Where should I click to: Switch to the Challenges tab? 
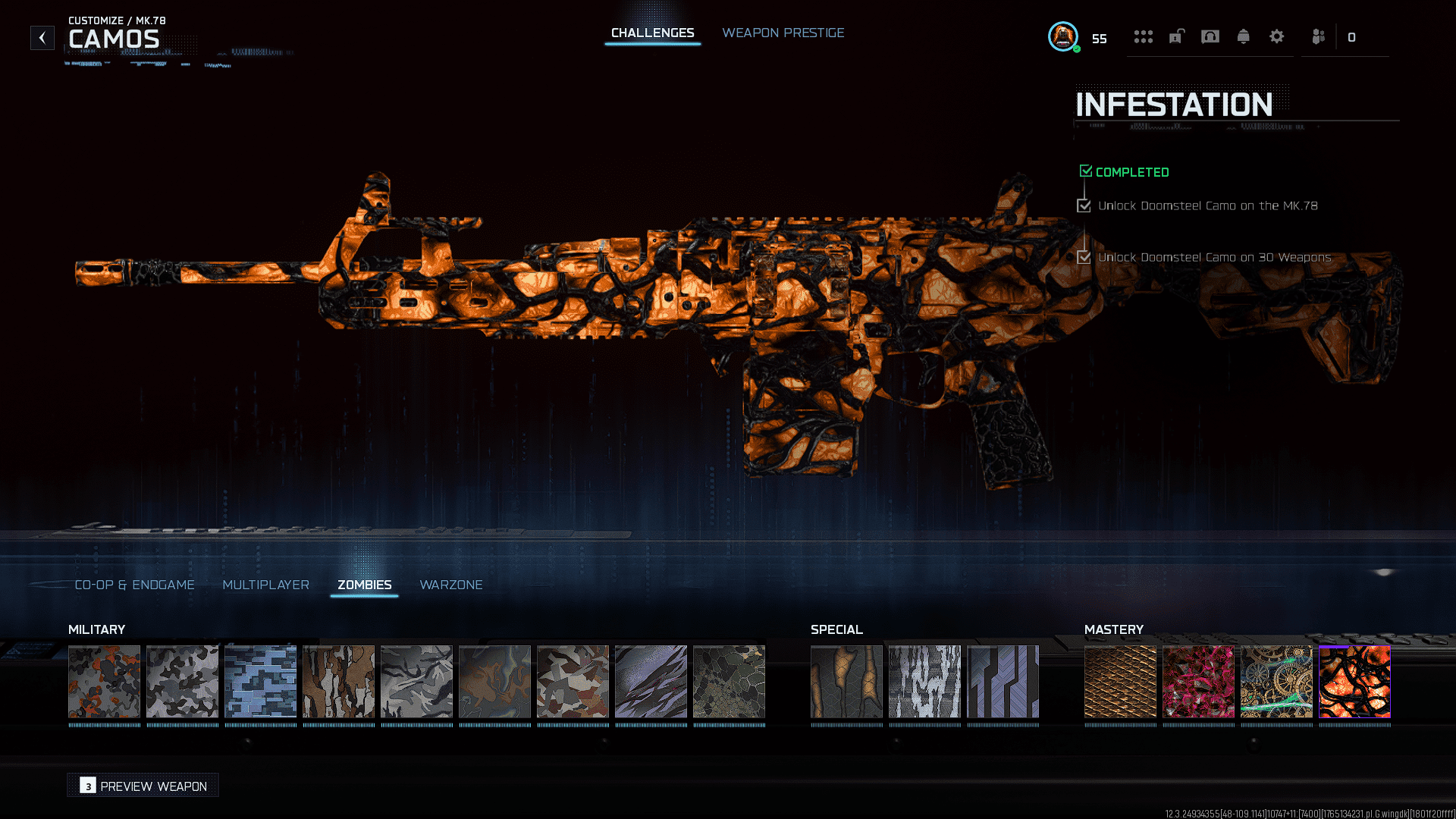point(652,33)
